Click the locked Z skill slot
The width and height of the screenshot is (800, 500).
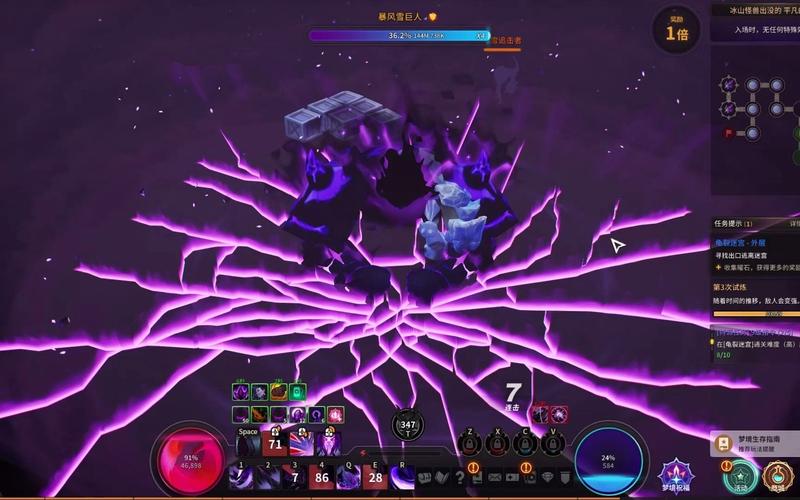coord(471,444)
